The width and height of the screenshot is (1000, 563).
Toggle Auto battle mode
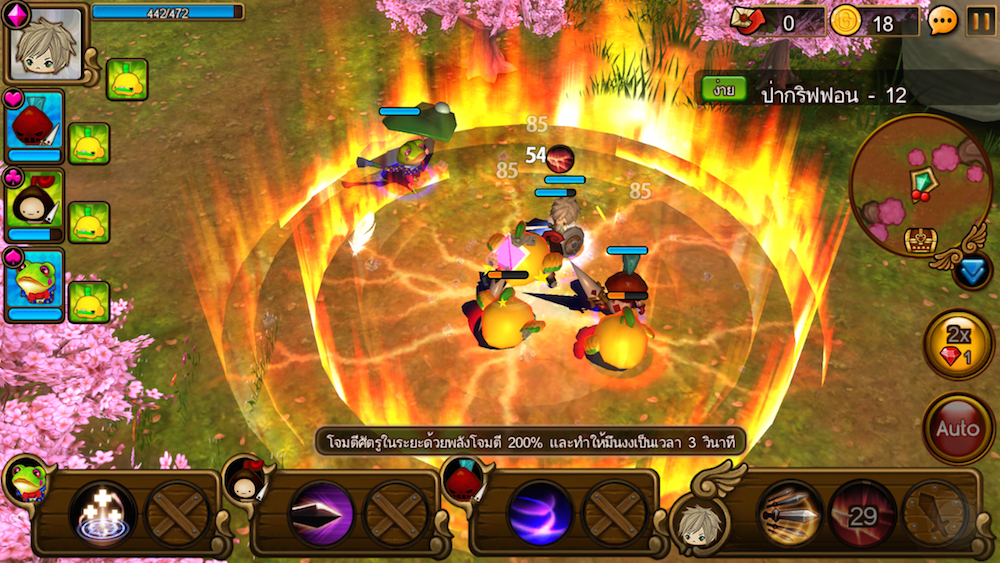tap(958, 429)
